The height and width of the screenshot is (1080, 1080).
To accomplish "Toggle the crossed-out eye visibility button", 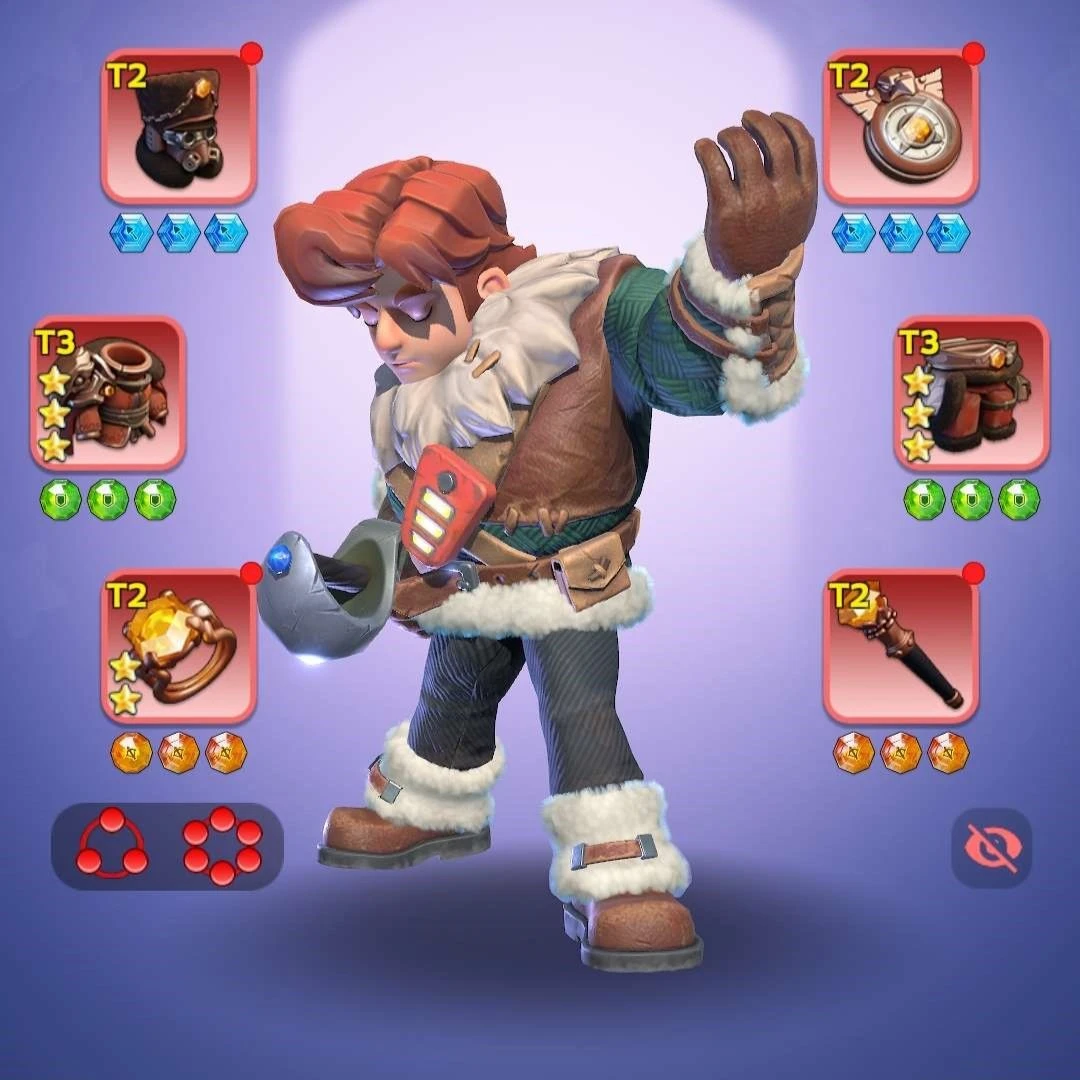I will pyautogui.click(x=991, y=848).
